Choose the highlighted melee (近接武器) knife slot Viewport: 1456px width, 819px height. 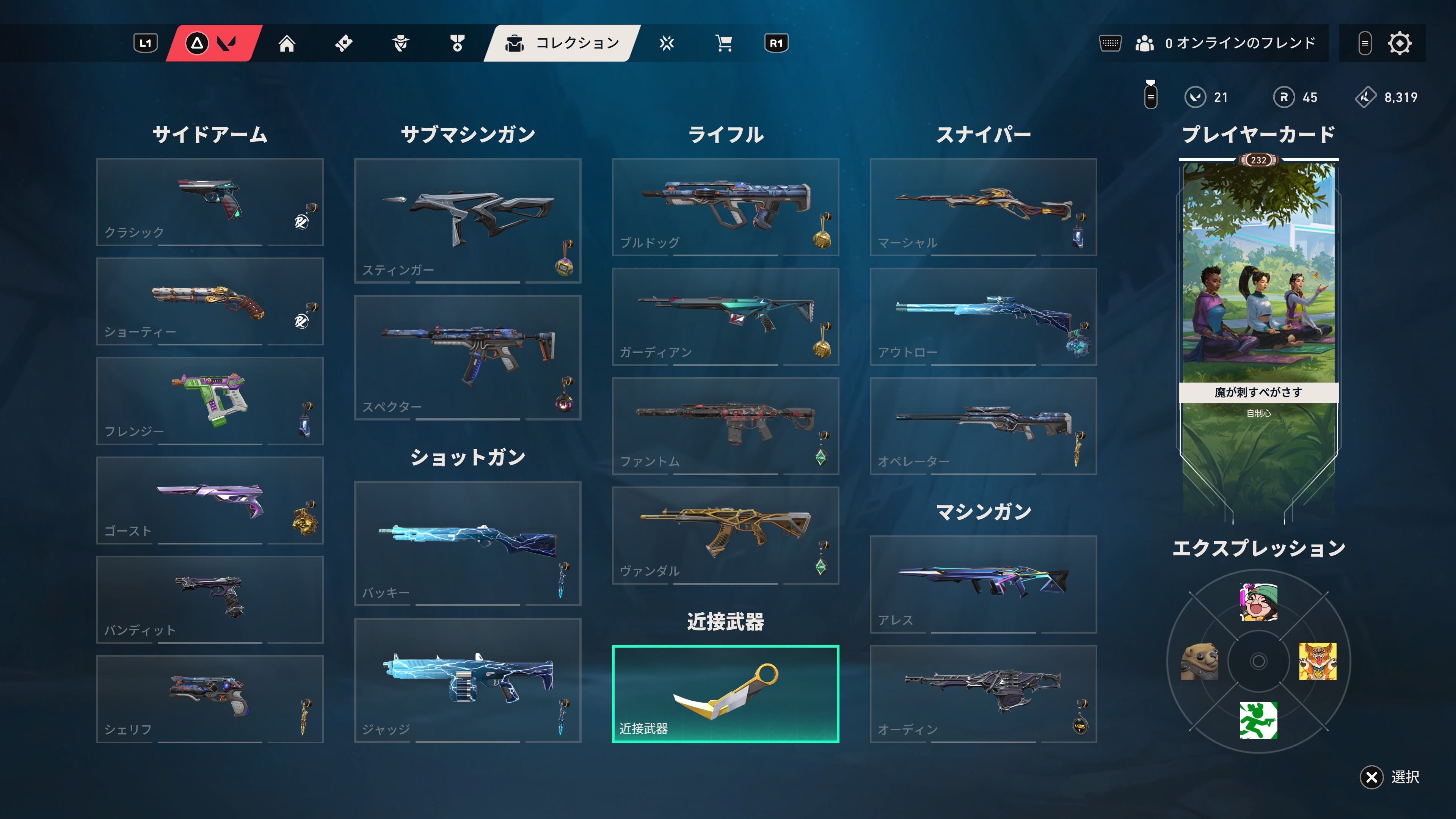pos(725,693)
